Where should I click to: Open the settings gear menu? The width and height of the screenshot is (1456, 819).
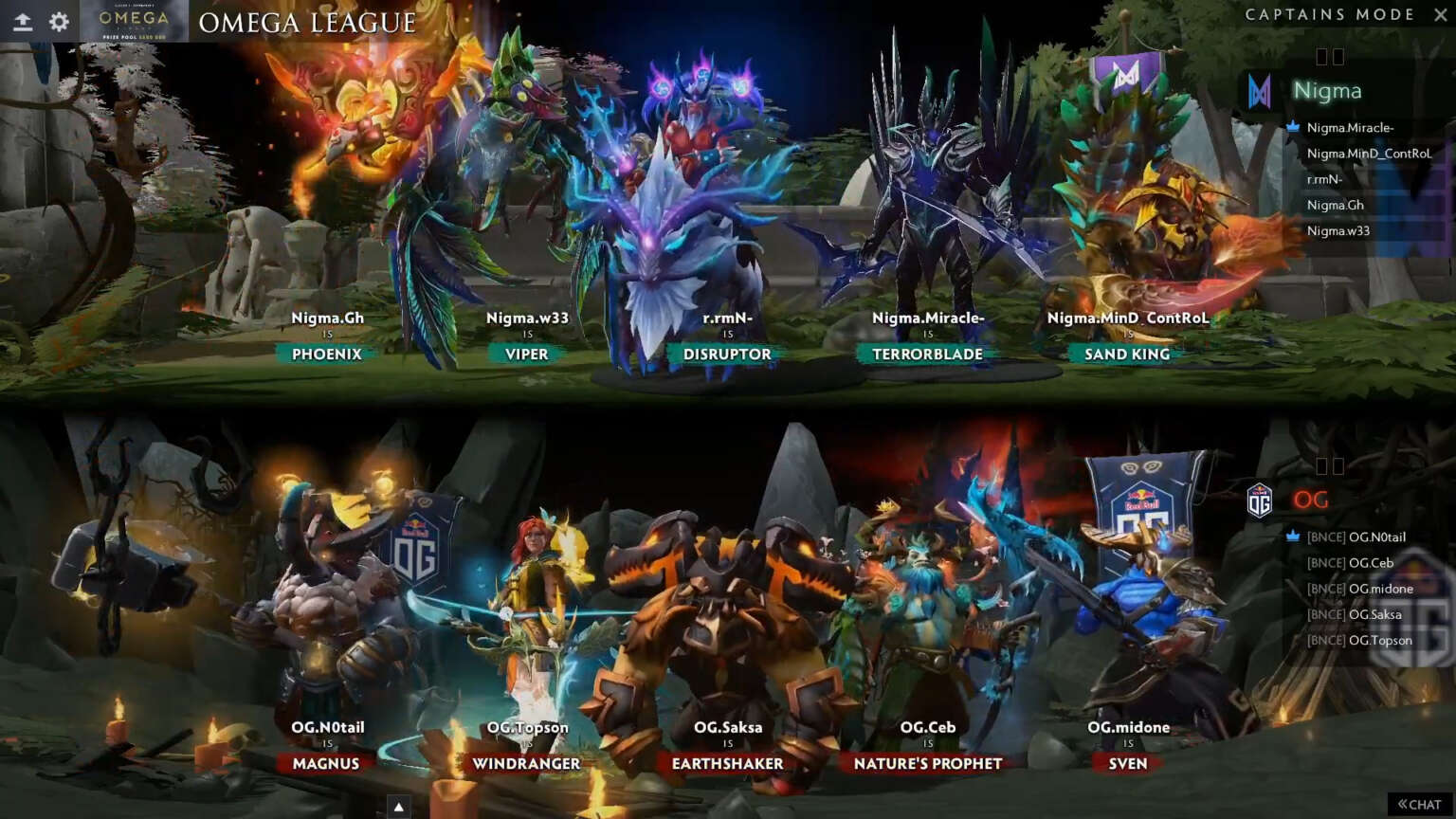click(59, 21)
